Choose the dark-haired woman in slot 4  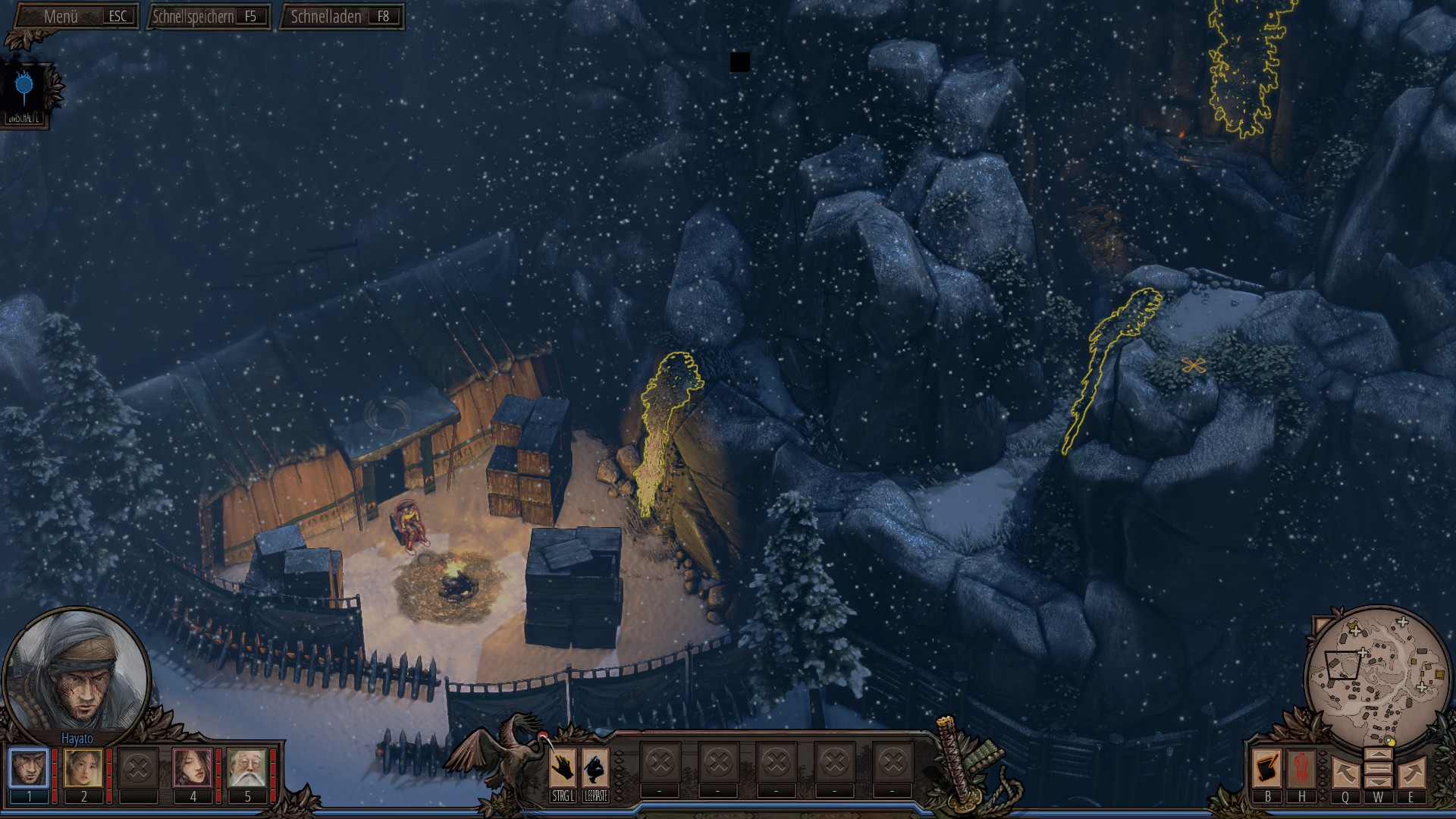193,768
